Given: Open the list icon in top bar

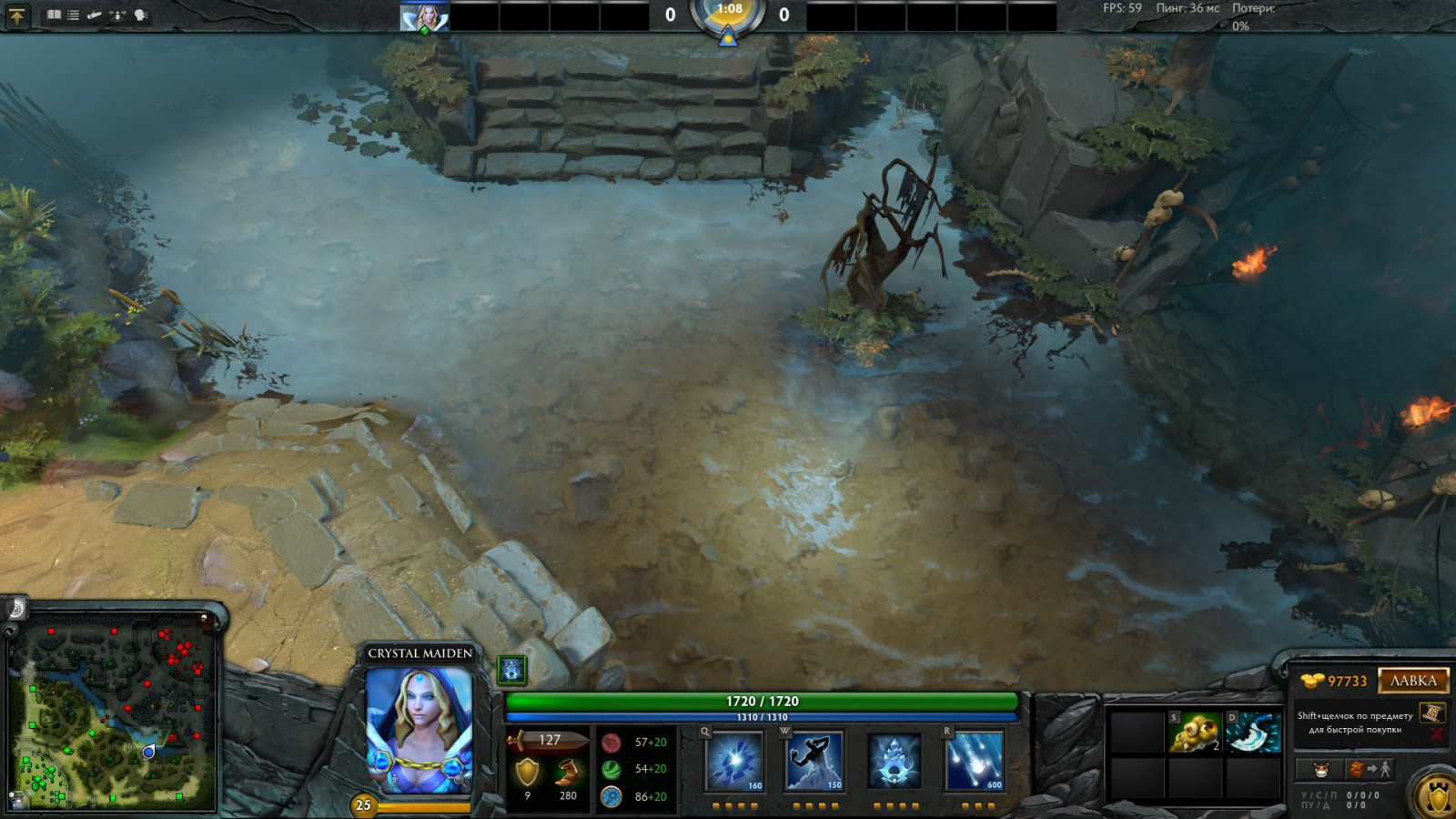Looking at the screenshot, I should [74, 15].
